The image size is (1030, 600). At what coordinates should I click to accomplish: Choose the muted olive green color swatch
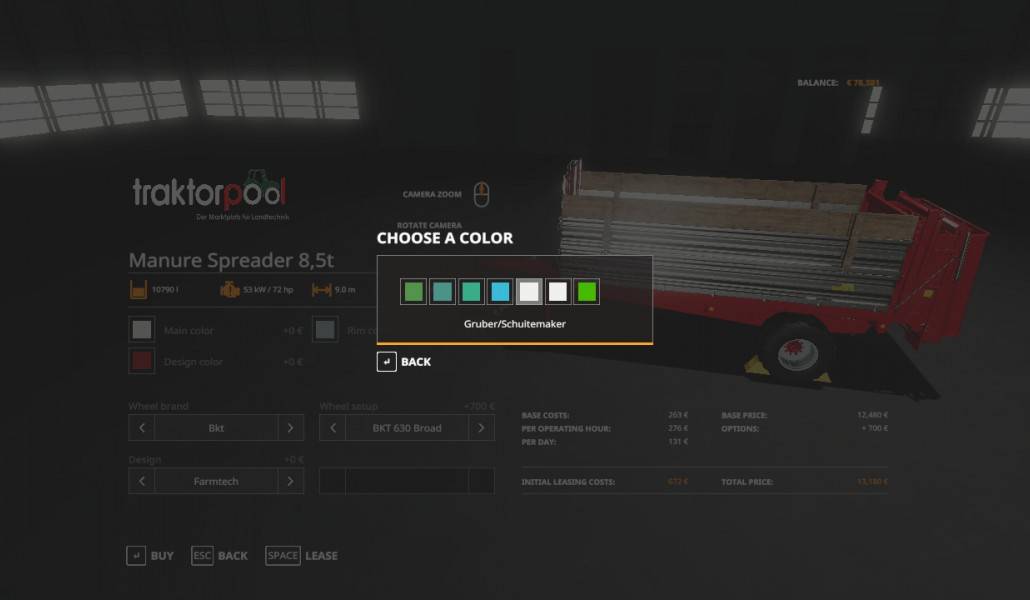pos(413,291)
